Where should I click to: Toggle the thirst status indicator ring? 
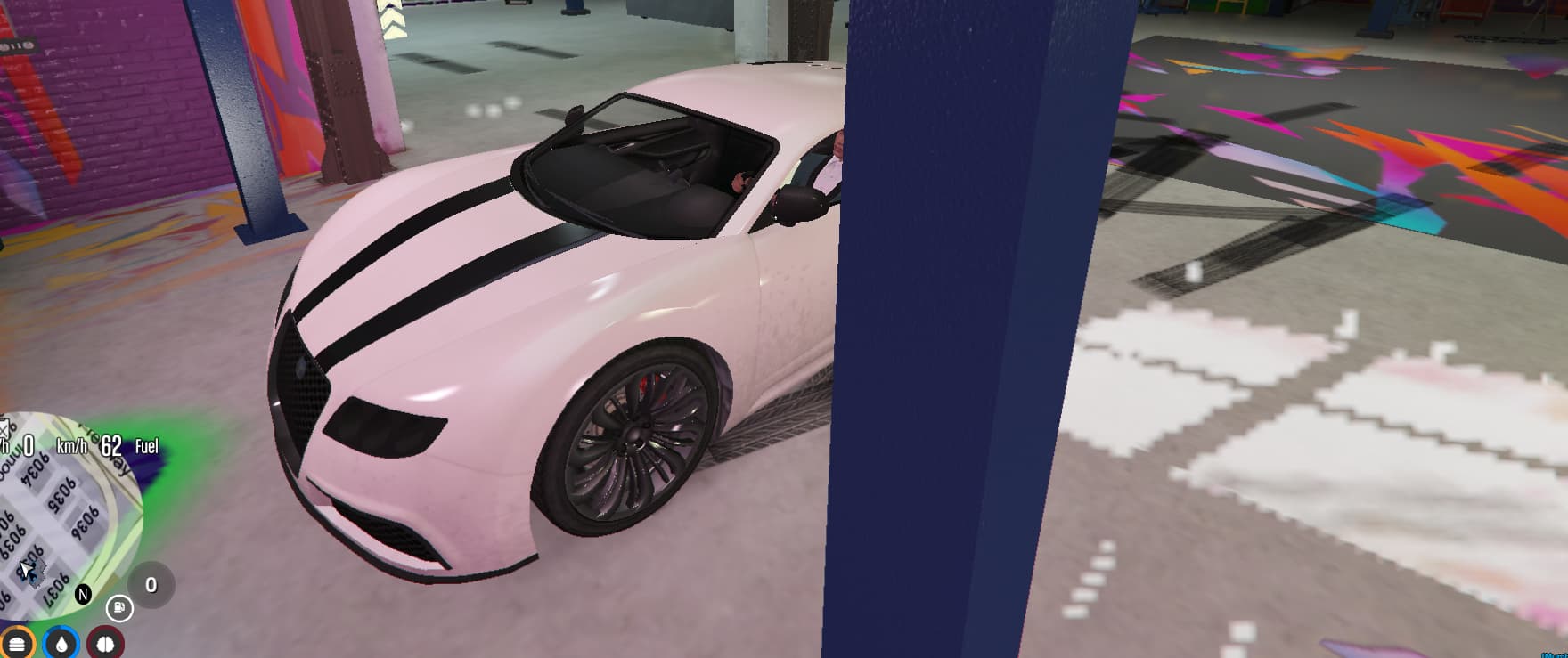coord(61,643)
